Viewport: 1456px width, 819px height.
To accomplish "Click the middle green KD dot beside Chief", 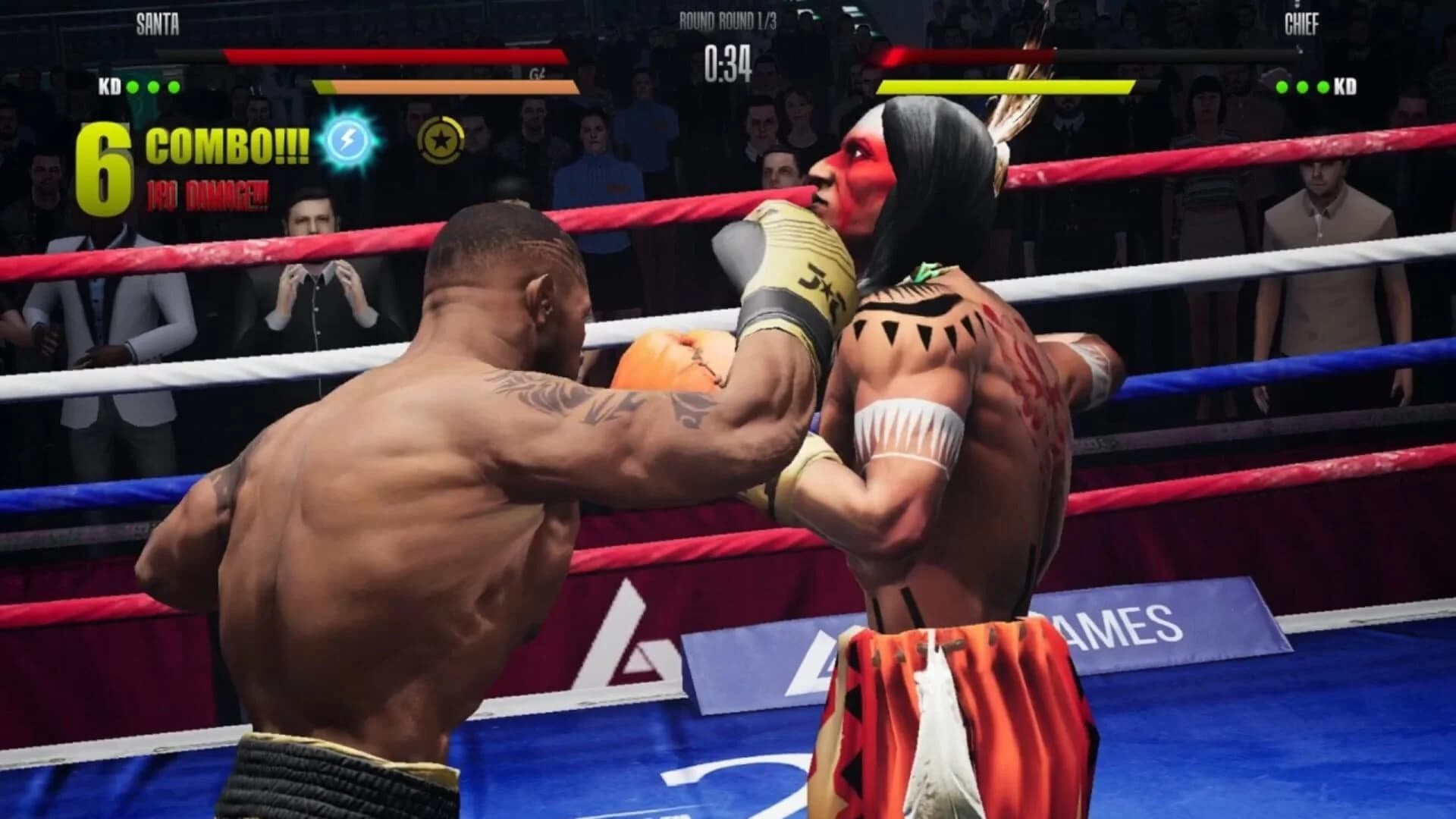I will pos(1302,87).
